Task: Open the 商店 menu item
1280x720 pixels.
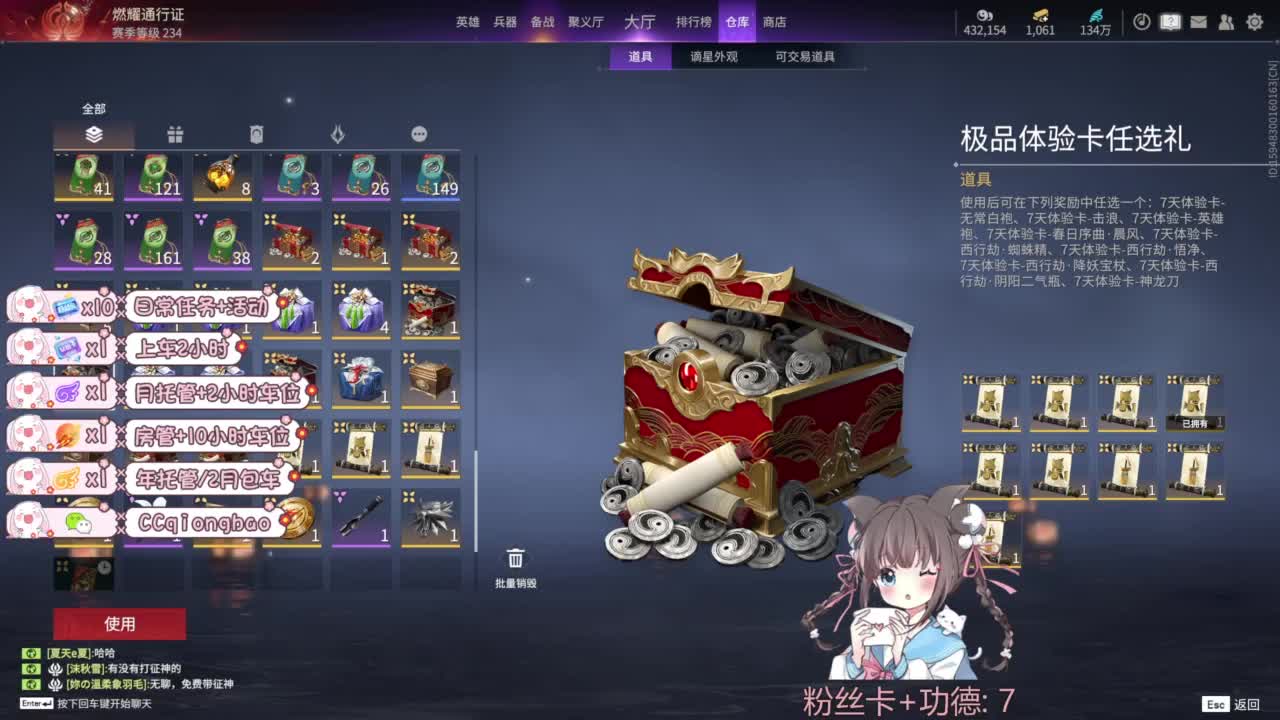Action: point(775,21)
